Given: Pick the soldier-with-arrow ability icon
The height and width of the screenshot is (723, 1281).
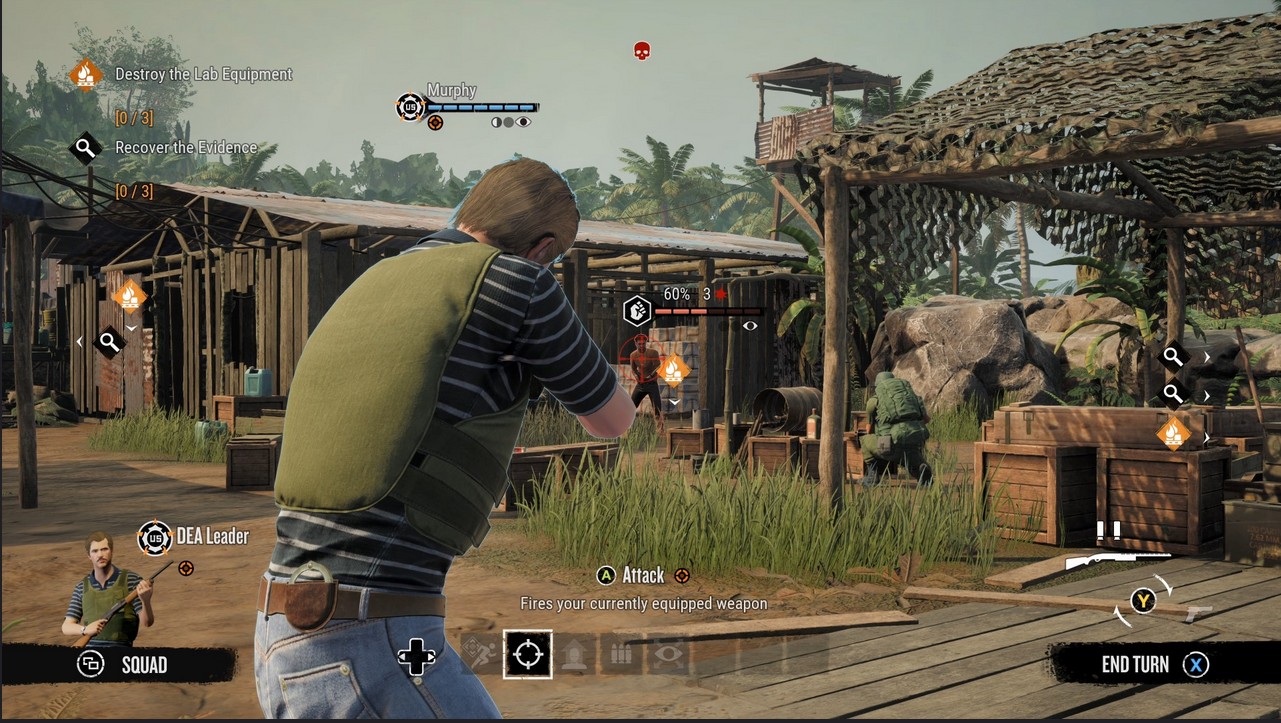Looking at the screenshot, I should [x=576, y=655].
